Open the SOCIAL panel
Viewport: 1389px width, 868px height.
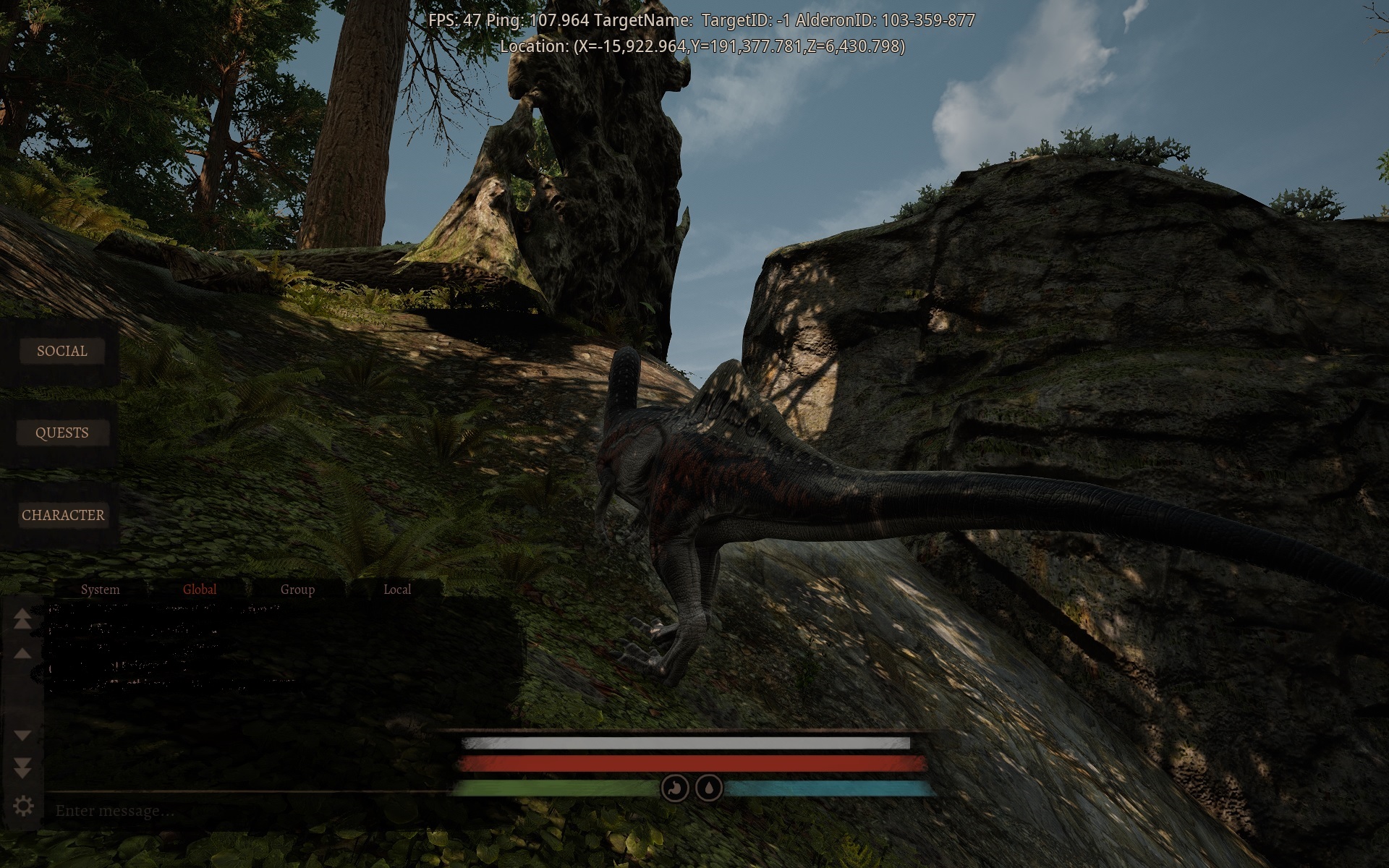click(62, 351)
